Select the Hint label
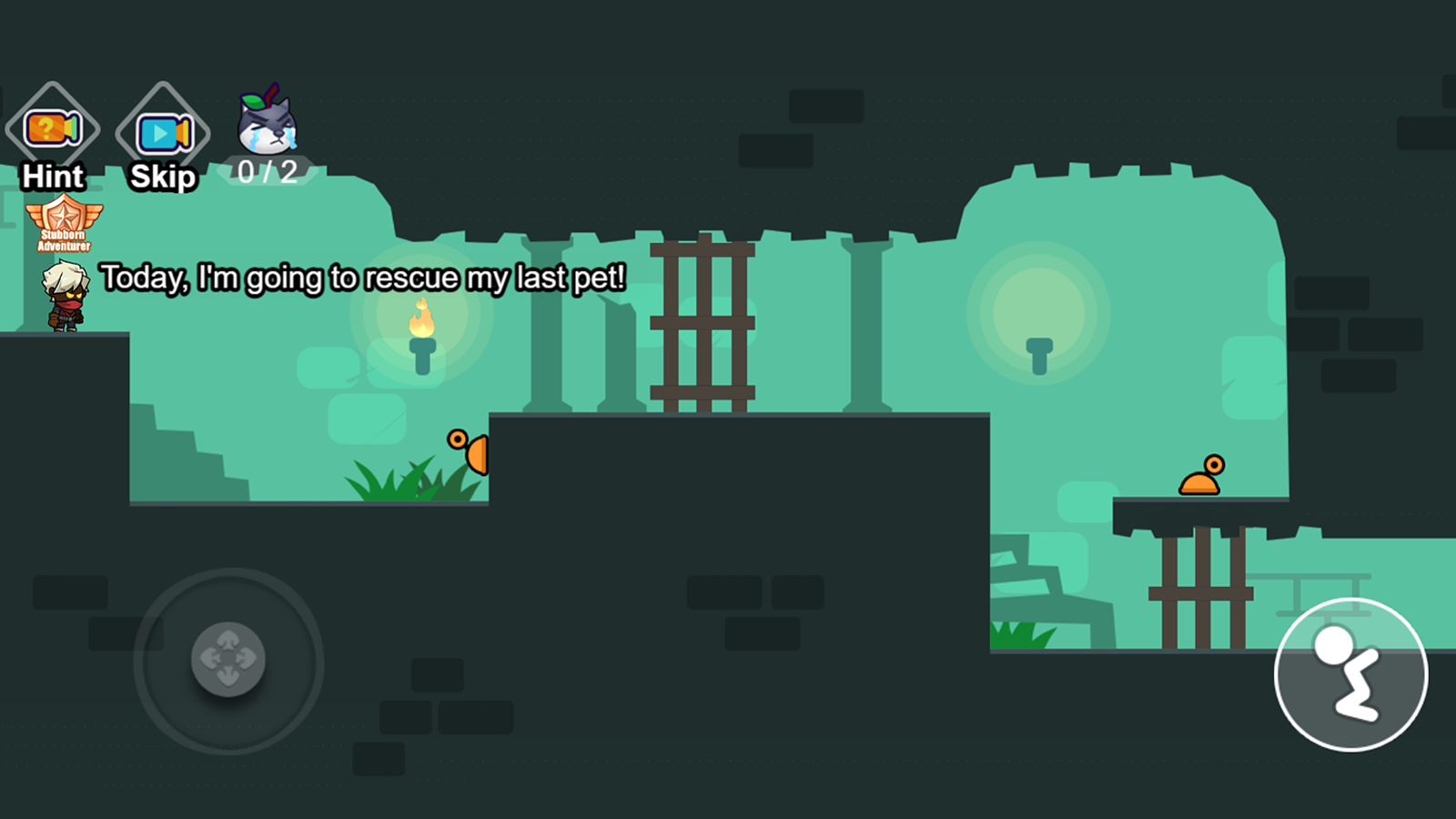This screenshot has width=1456, height=819. click(x=52, y=176)
